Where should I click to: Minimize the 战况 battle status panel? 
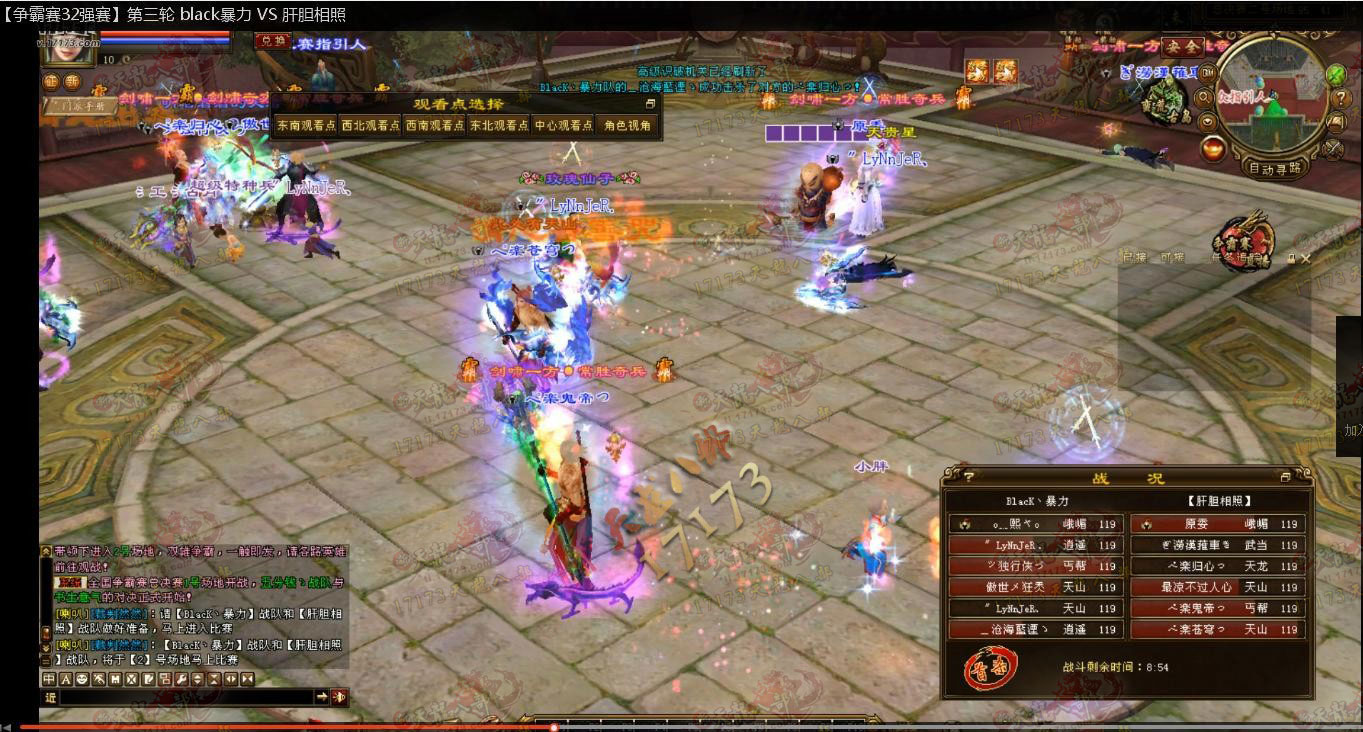click(1286, 478)
